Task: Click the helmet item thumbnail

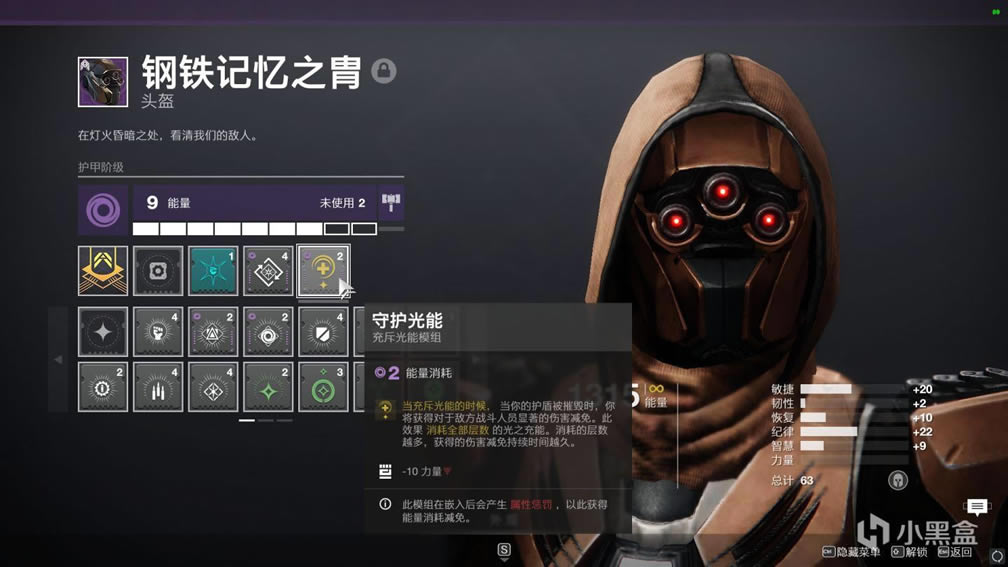Action: [x=103, y=82]
